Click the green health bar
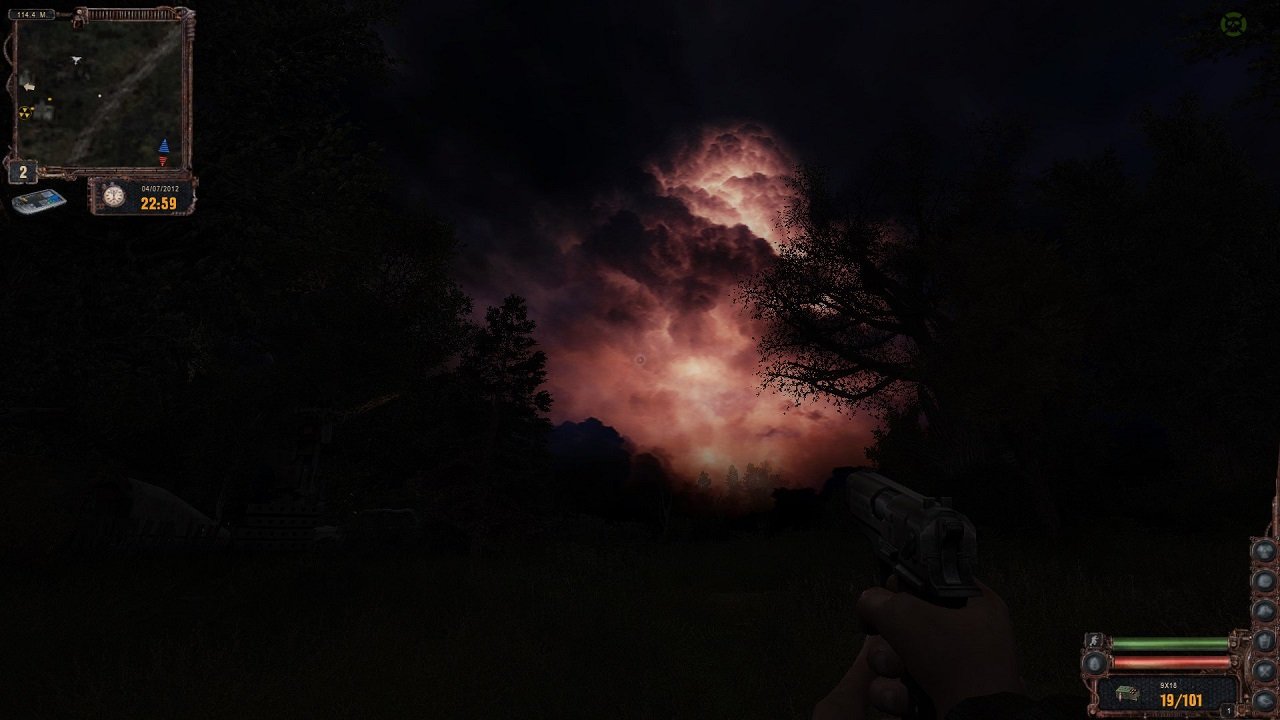The height and width of the screenshot is (720, 1280). tap(1168, 643)
